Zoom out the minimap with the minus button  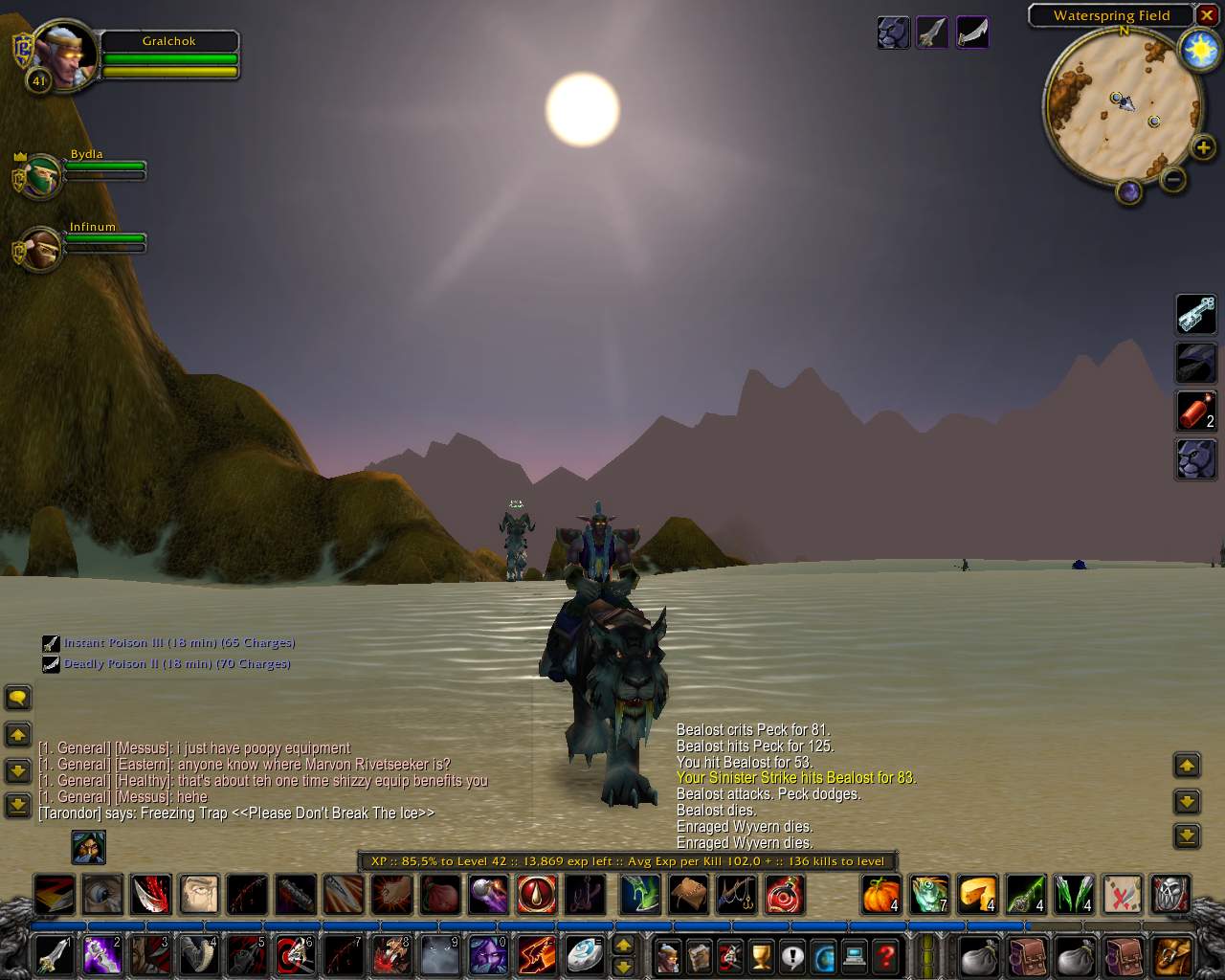pos(1173,179)
